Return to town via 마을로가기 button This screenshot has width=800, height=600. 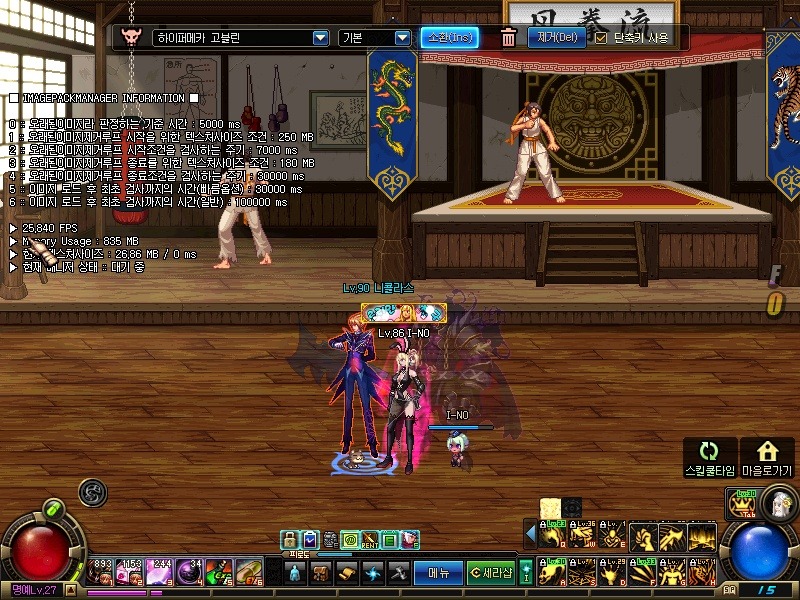pyautogui.click(x=767, y=457)
